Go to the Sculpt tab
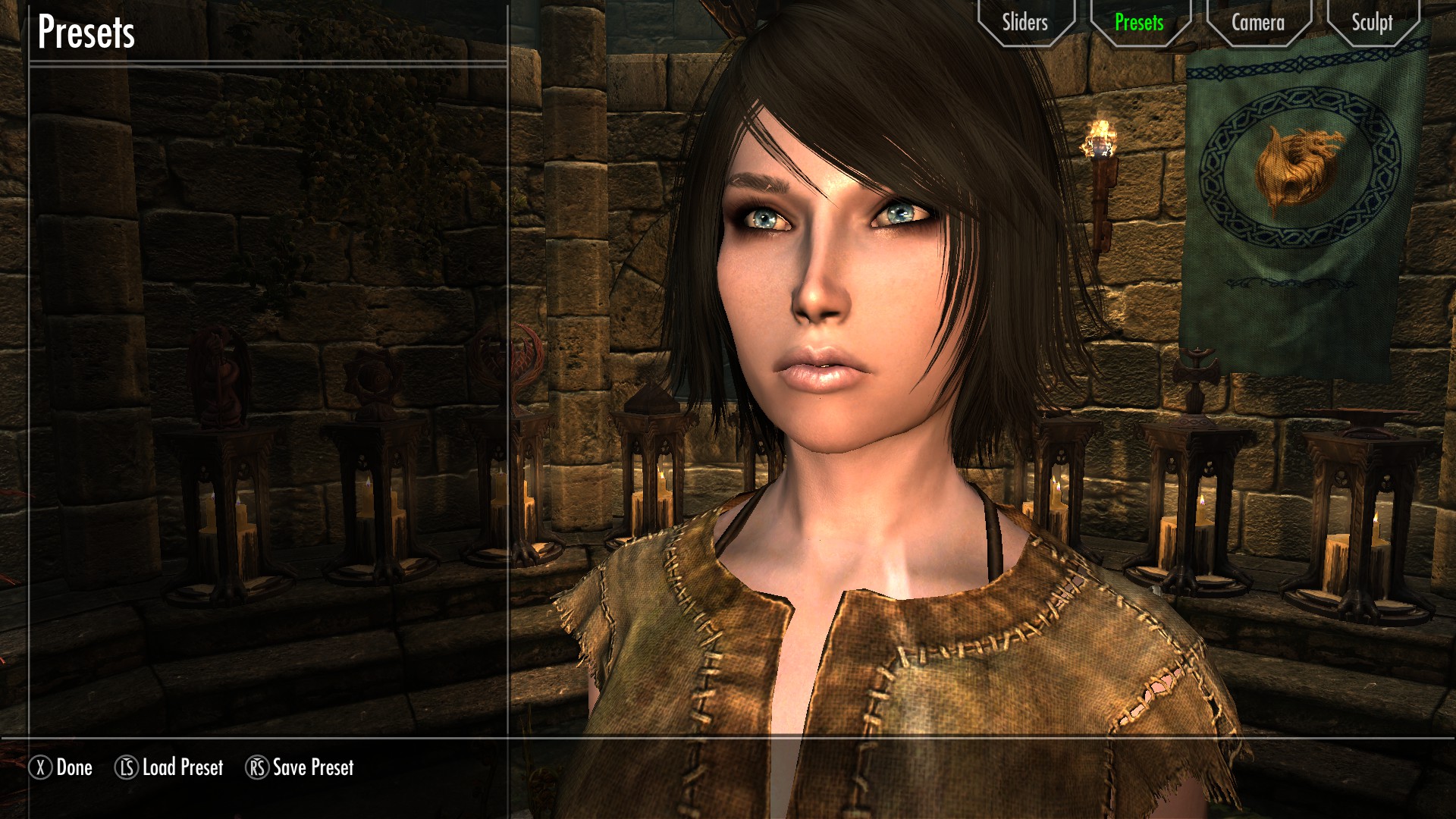The image size is (1456, 819). coord(1372,23)
